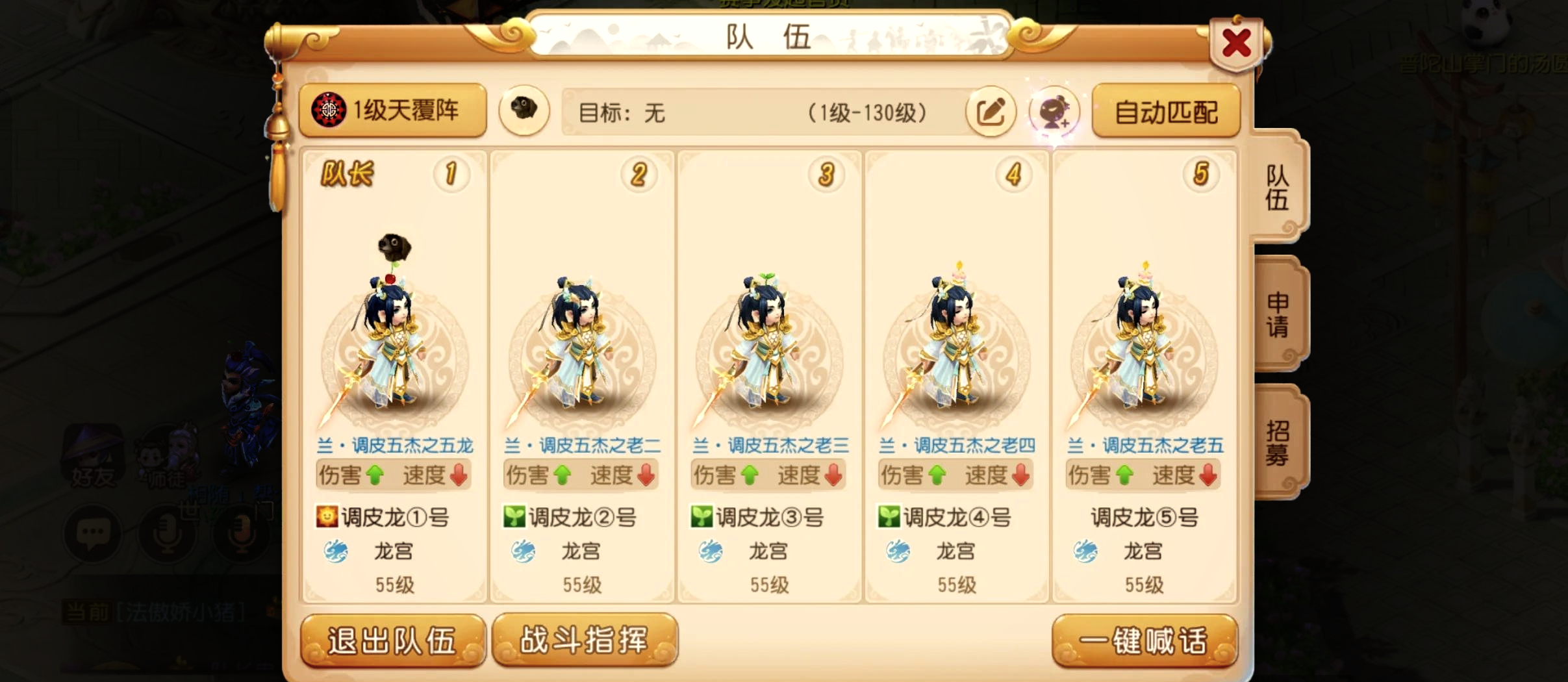Open the add-puppet icon next to 自动匹配
This screenshot has height=682, width=1568.
pyautogui.click(x=1056, y=112)
